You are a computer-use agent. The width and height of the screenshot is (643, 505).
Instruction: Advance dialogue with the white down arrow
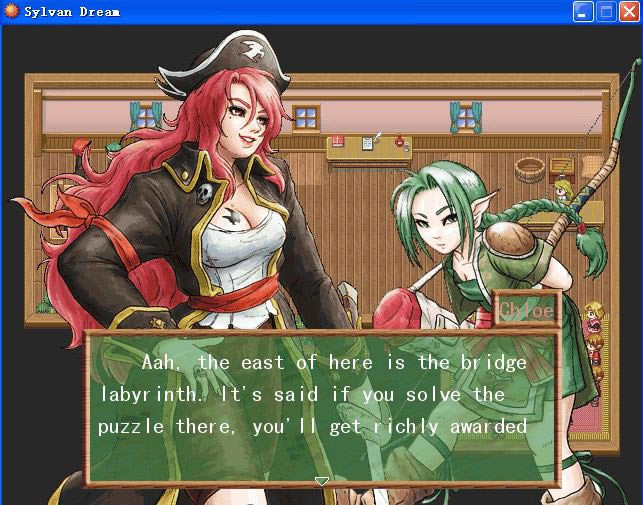[x=321, y=481]
